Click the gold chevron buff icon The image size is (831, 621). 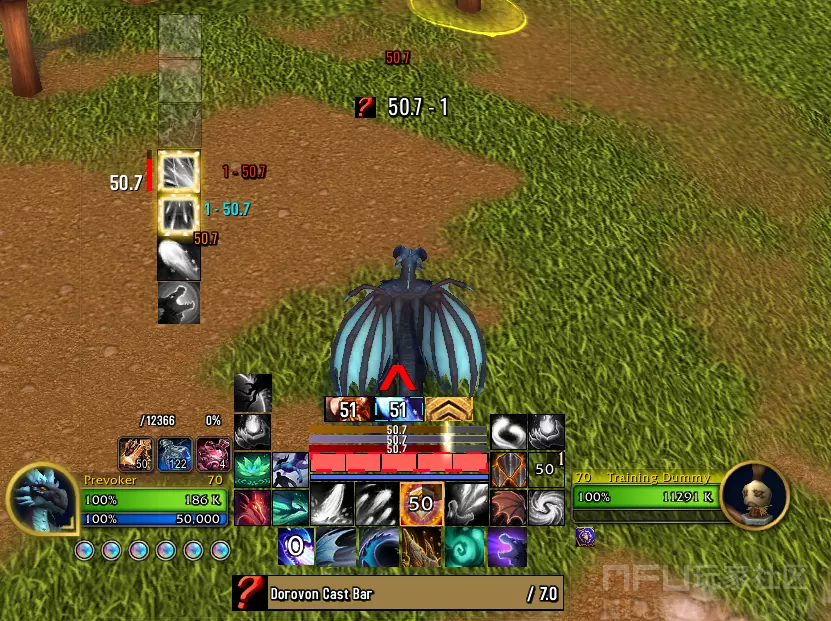(x=449, y=409)
